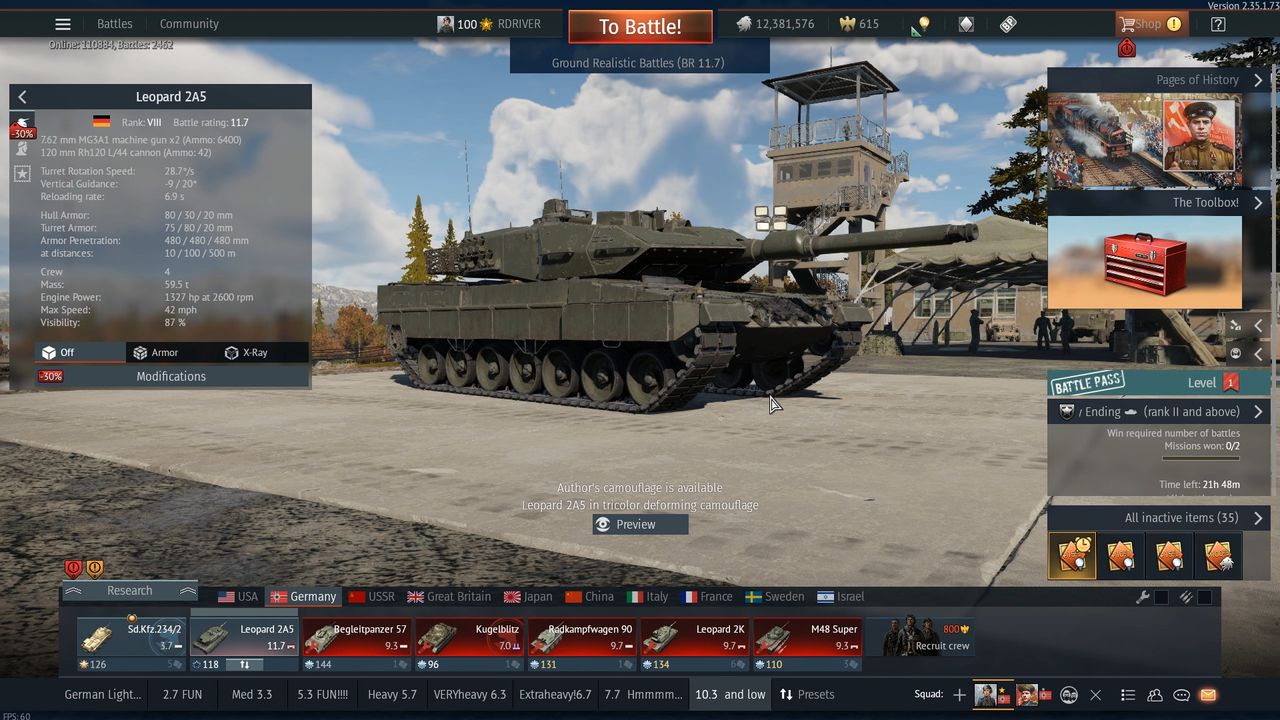The width and height of the screenshot is (1280, 720).
Task: Open the Research tree
Action: click(130, 591)
